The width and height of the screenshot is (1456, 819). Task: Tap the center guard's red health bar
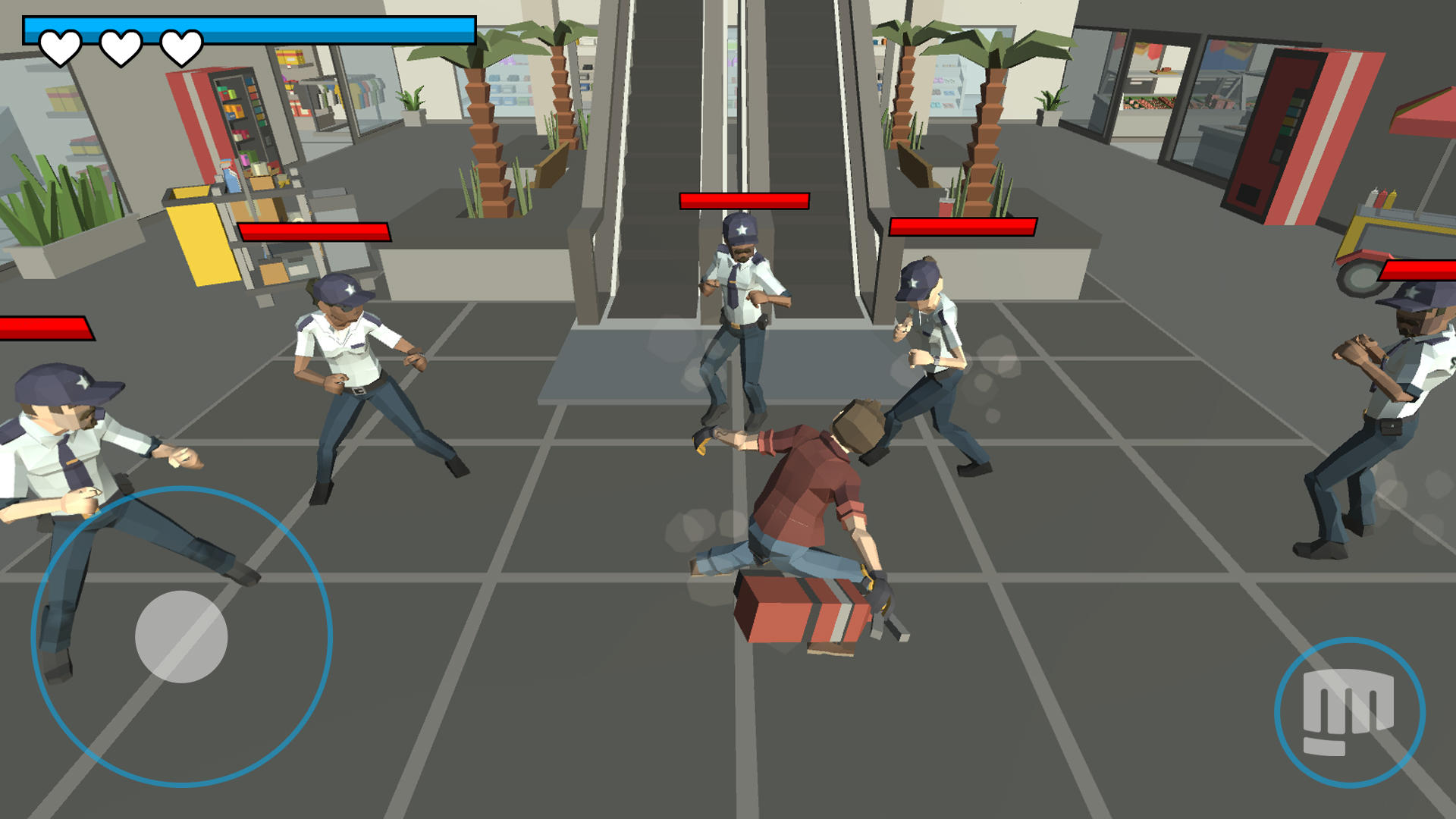point(743,201)
